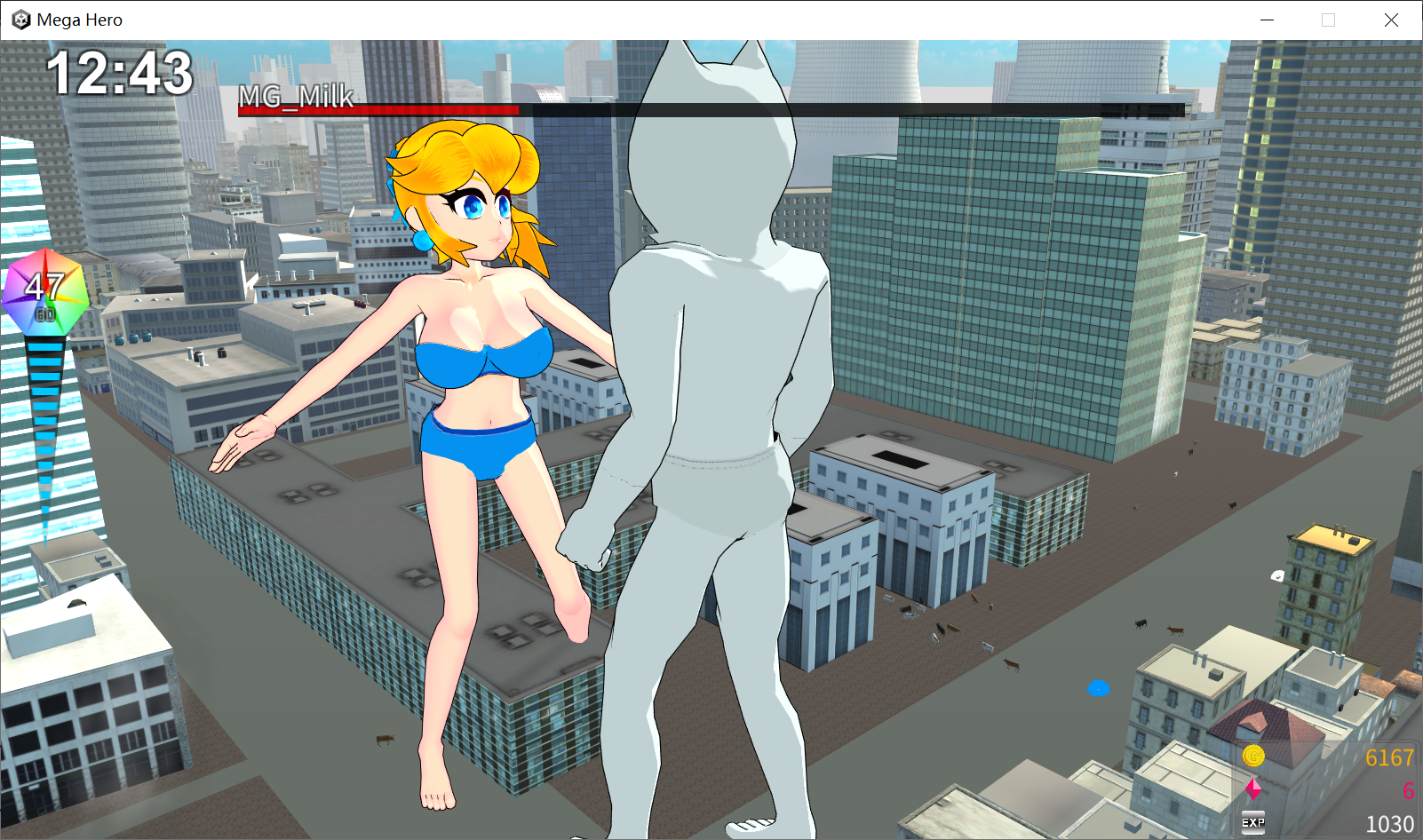Close the Mega Hero window
This screenshot has width=1423, height=840.
click(1392, 20)
